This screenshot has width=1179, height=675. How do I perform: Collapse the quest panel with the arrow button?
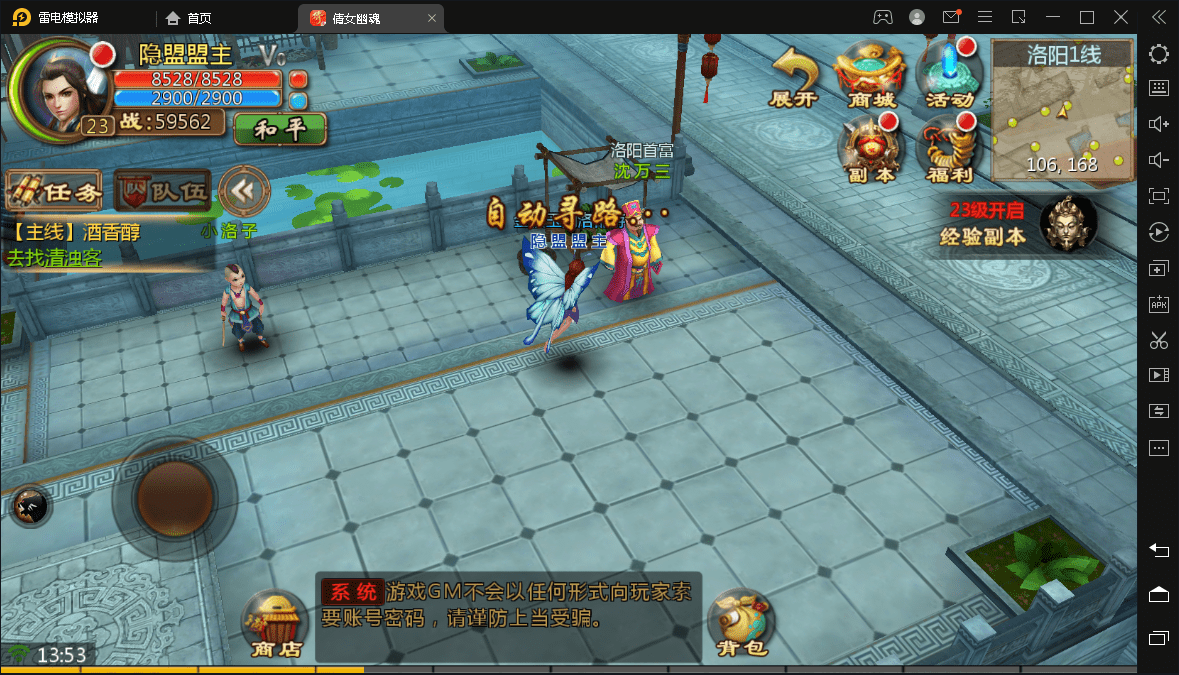click(243, 190)
